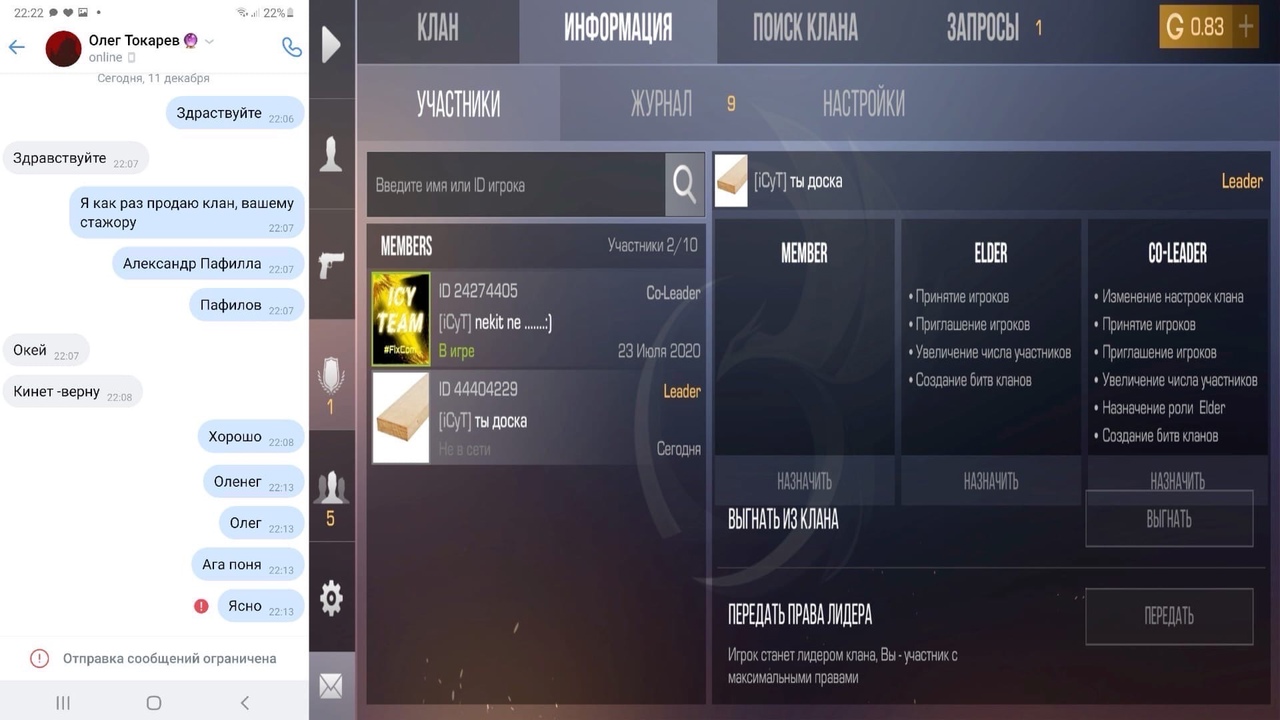This screenshot has width=1280, height=720.
Task: Kick the player with Выгнать button
Action: (x=1169, y=519)
